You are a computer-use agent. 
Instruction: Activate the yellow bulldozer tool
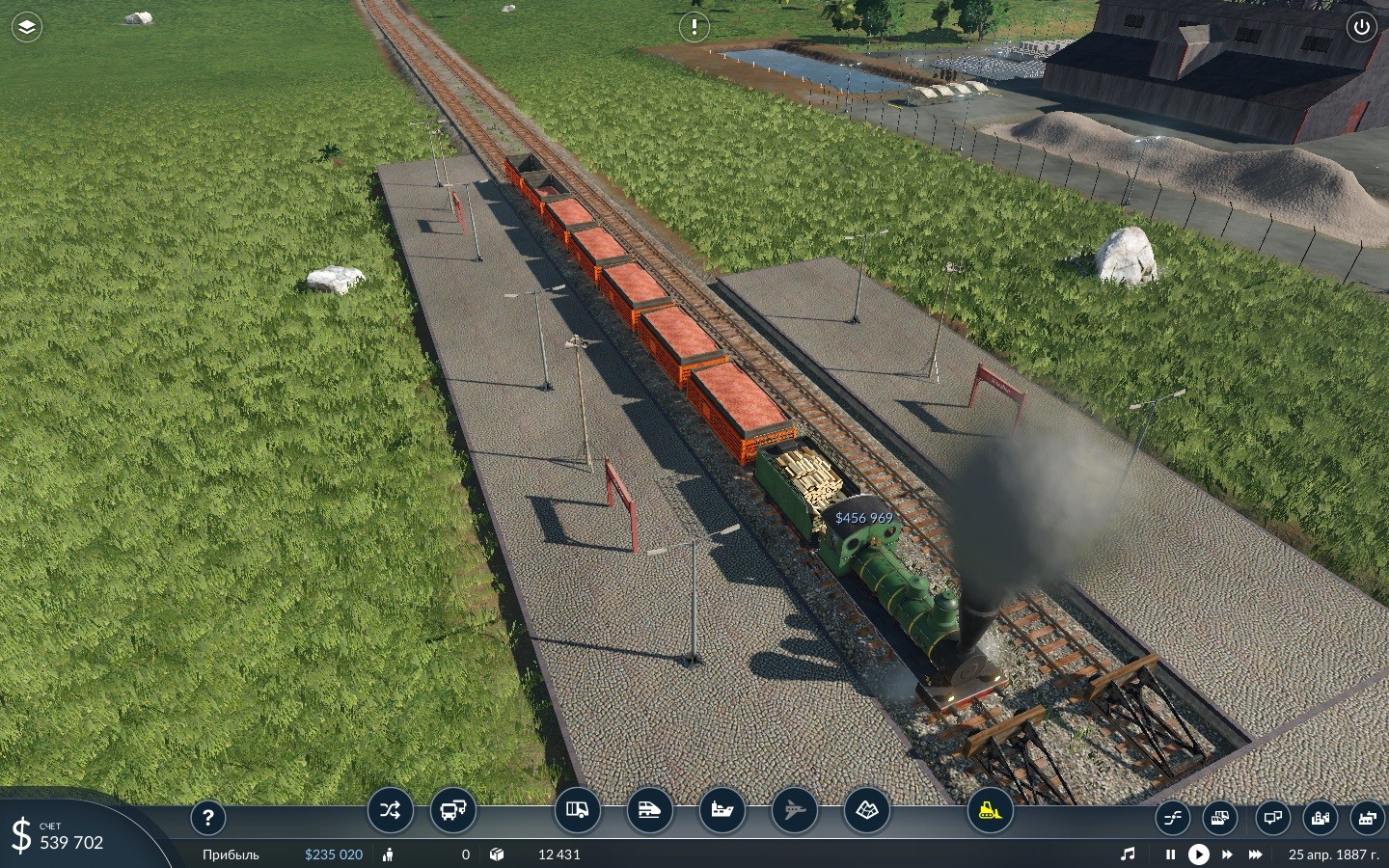[990, 810]
